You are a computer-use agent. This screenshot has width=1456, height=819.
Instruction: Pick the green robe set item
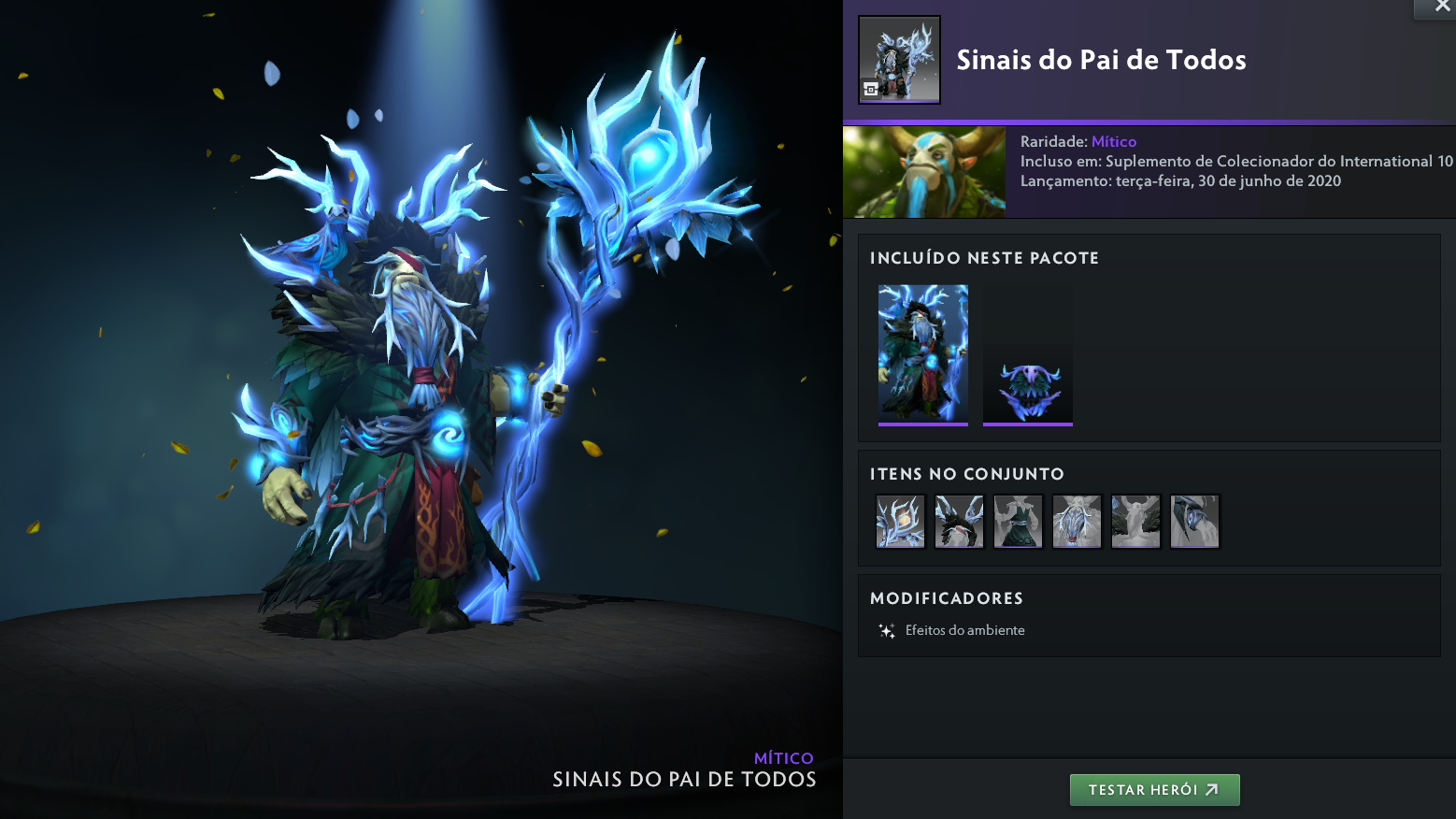(1018, 522)
